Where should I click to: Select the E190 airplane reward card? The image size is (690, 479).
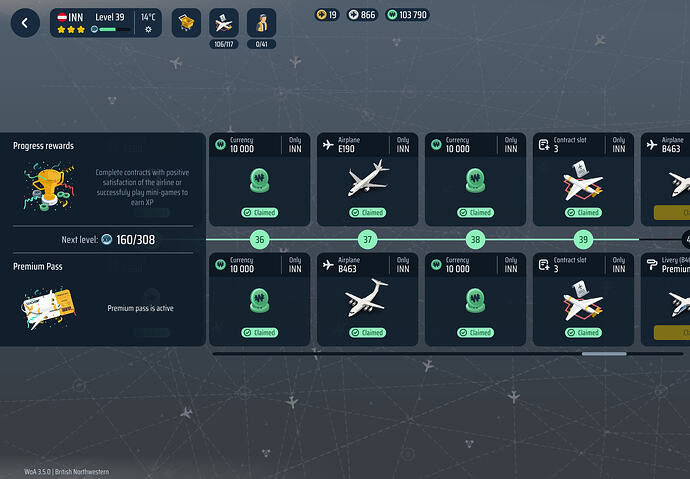pyautogui.click(x=367, y=179)
